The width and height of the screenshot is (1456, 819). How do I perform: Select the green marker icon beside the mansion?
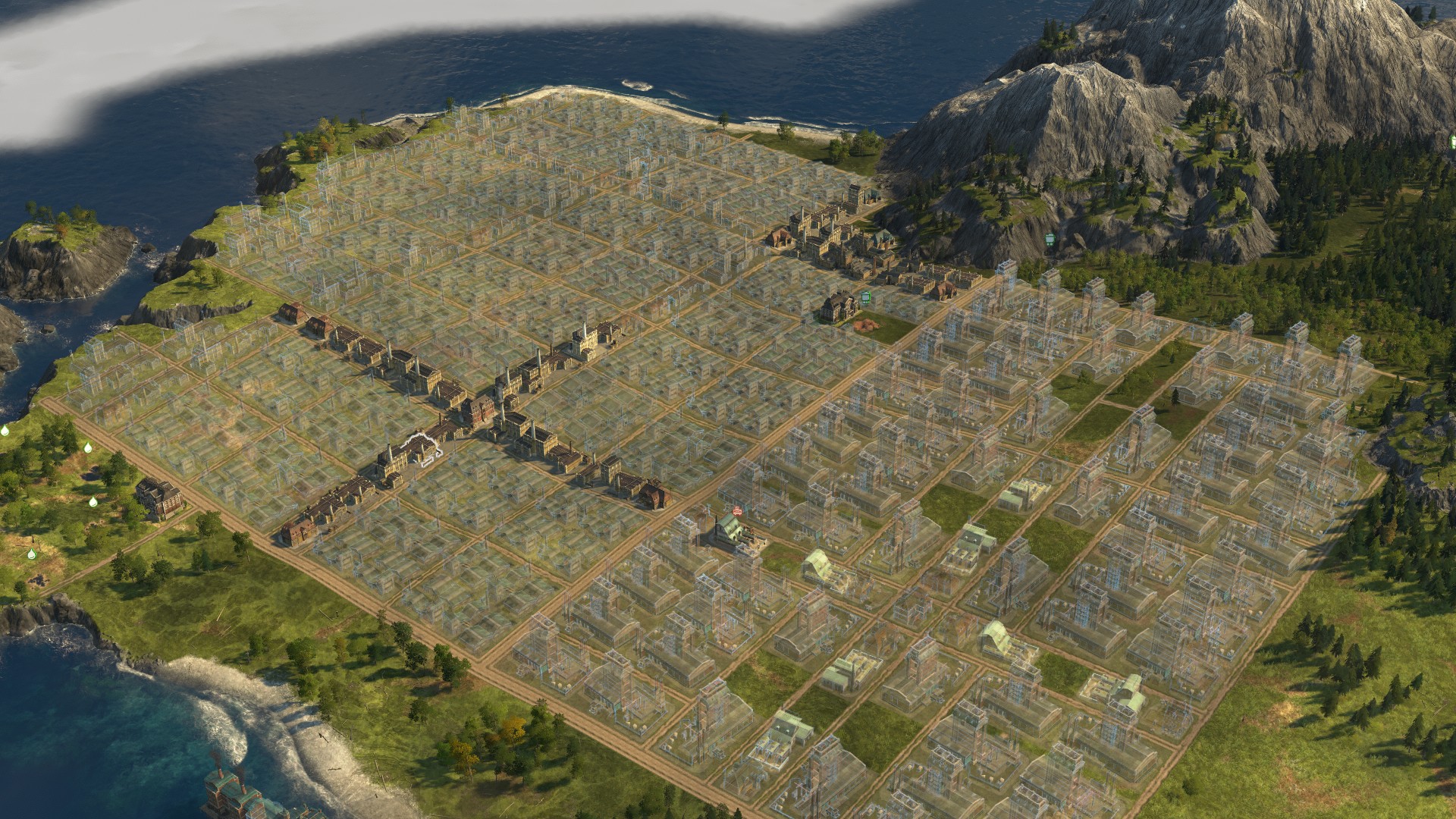click(865, 298)
